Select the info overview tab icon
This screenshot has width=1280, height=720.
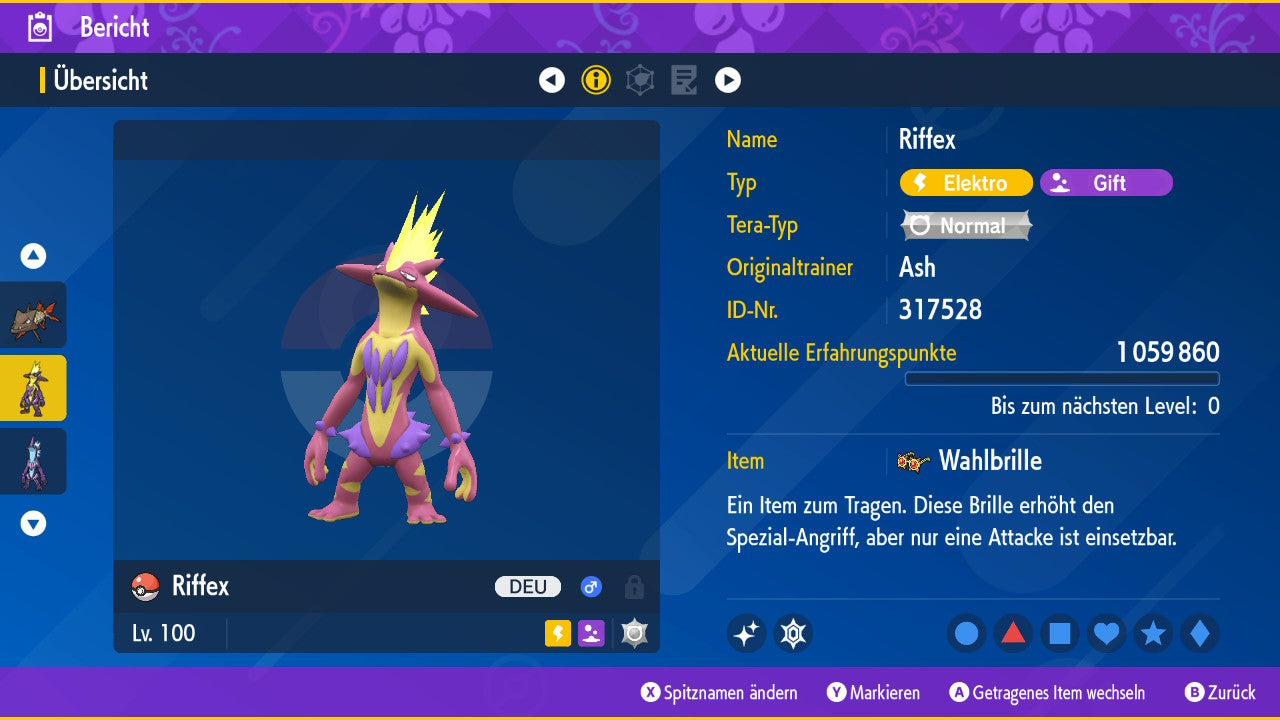(x=596, y=80)
